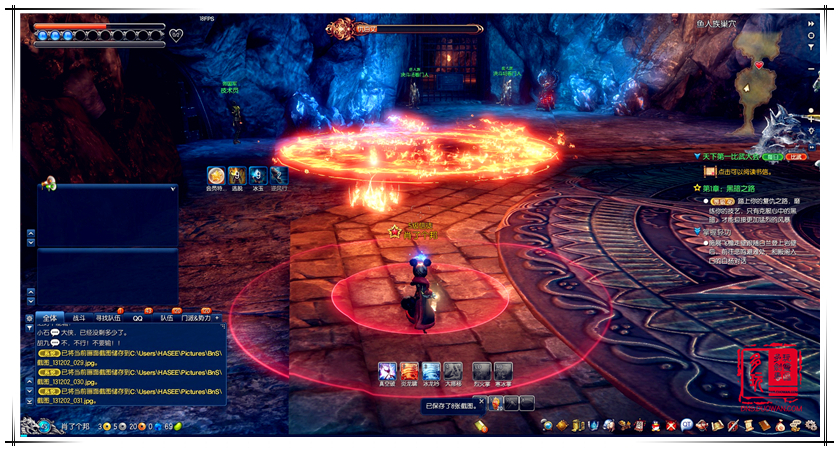Select the 寻找队伍 chat tab
The width and height of the screenshot is (839, 451).
click(x=109, y=318)
